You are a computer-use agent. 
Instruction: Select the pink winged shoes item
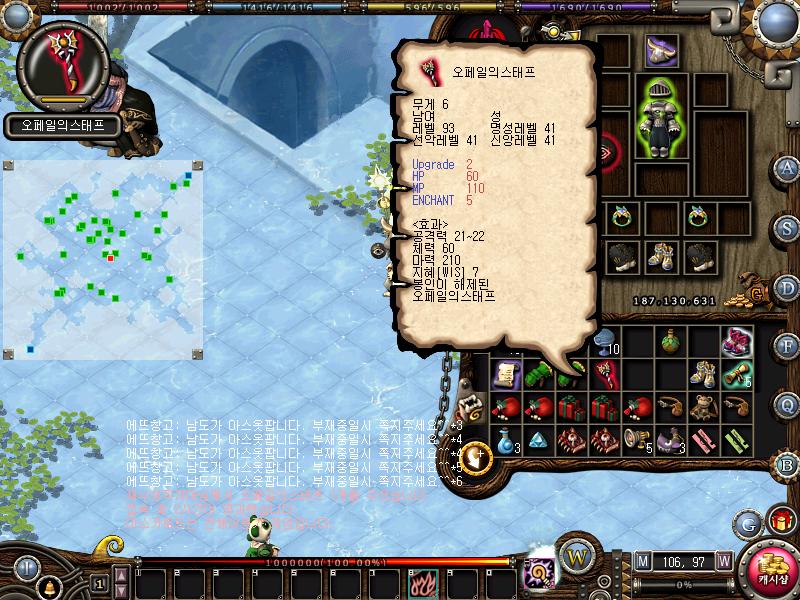point(738,341)
